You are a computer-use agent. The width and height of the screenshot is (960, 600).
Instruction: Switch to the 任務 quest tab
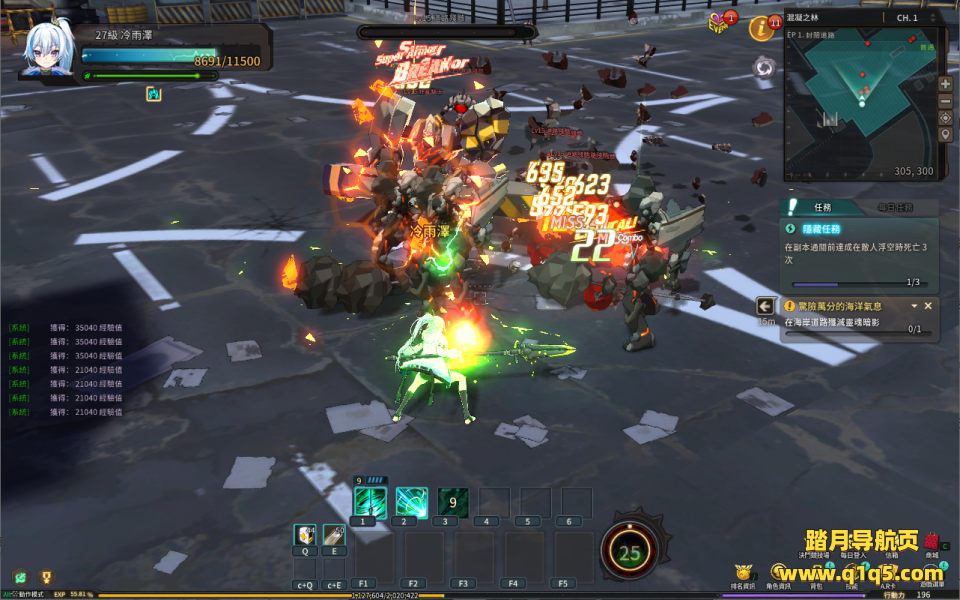(x=822, y=207)
